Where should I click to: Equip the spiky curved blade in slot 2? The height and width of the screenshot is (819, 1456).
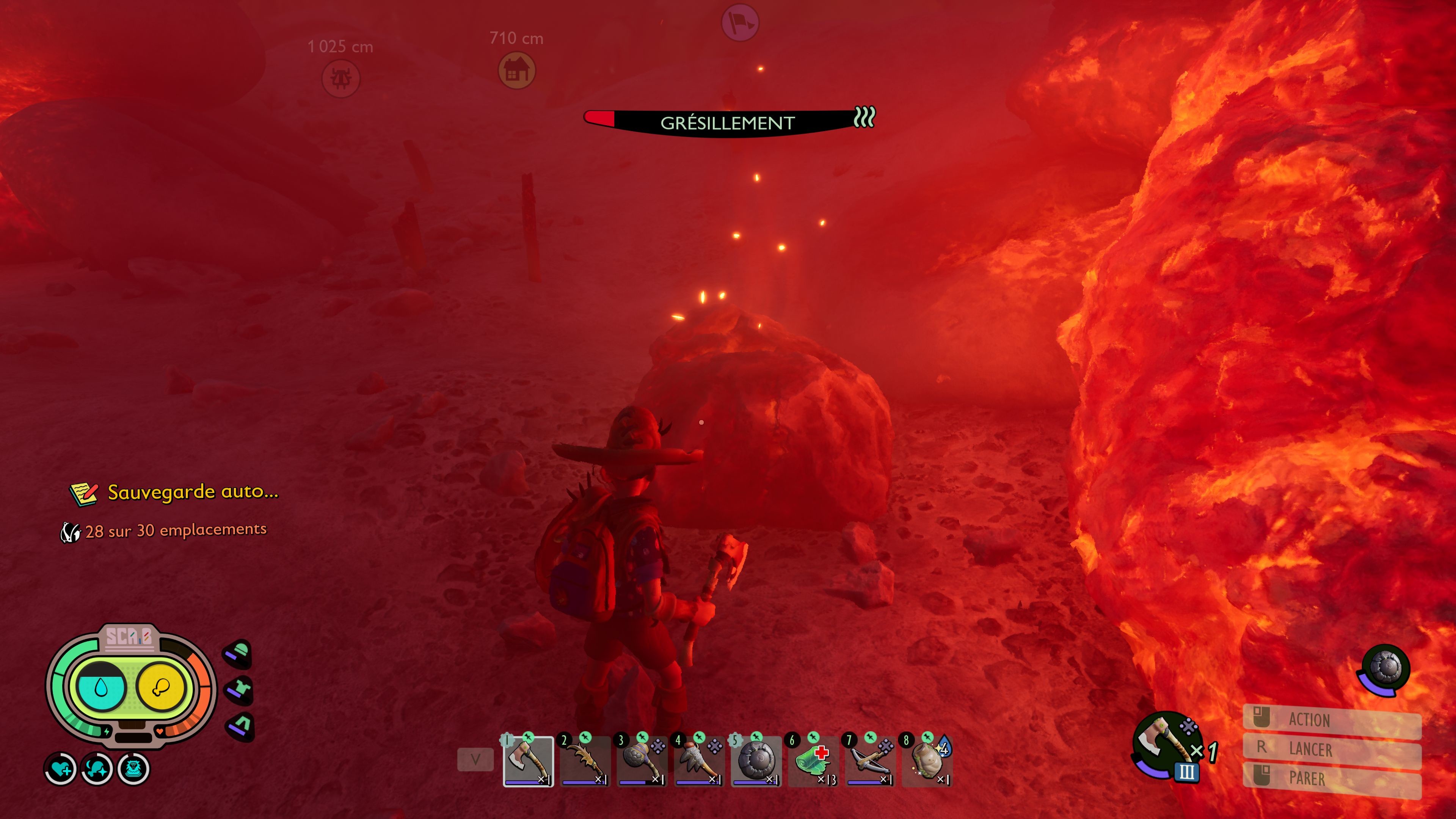585,761
